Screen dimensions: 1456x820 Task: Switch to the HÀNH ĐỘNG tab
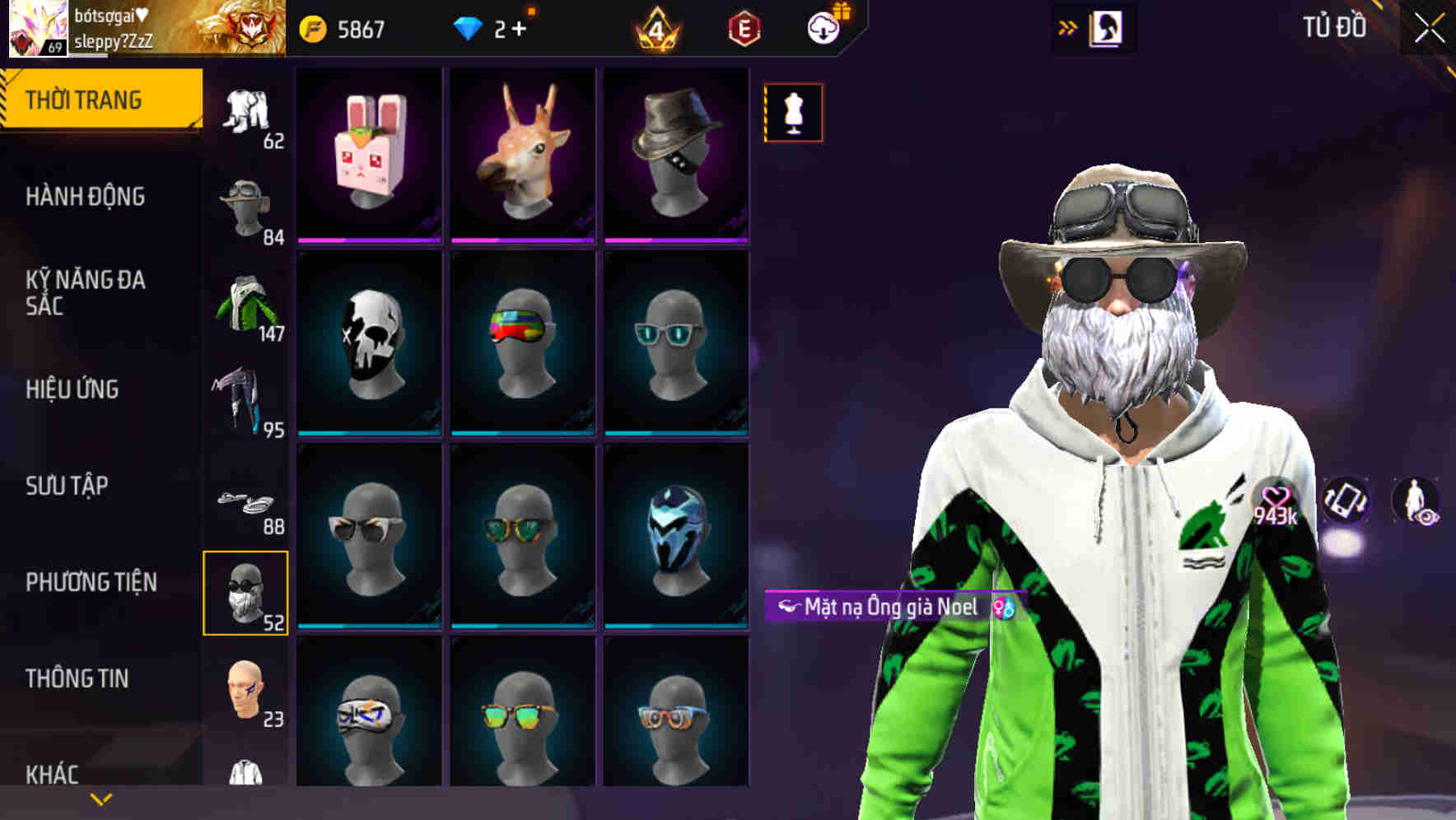tap(86, 197)
